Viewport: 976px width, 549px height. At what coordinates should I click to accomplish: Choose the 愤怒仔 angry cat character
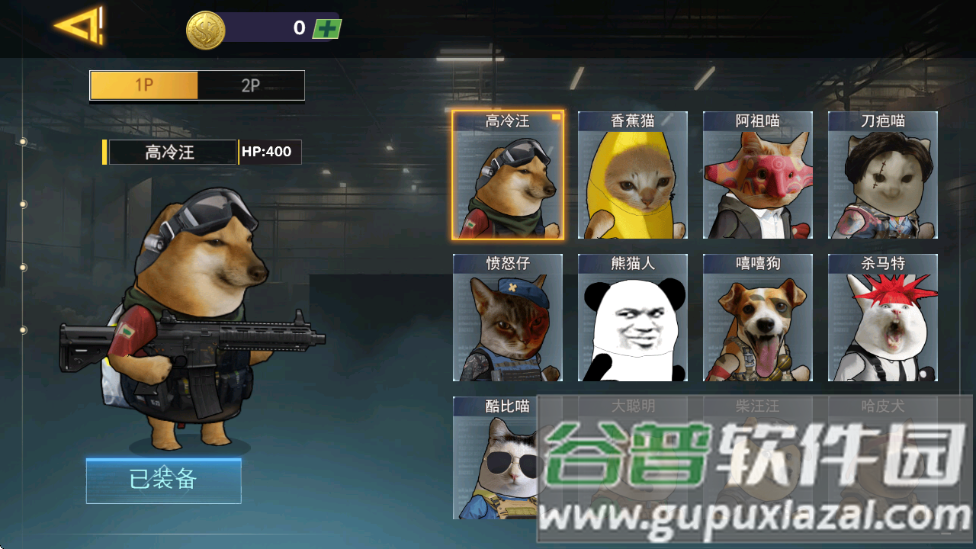(508, 318)
